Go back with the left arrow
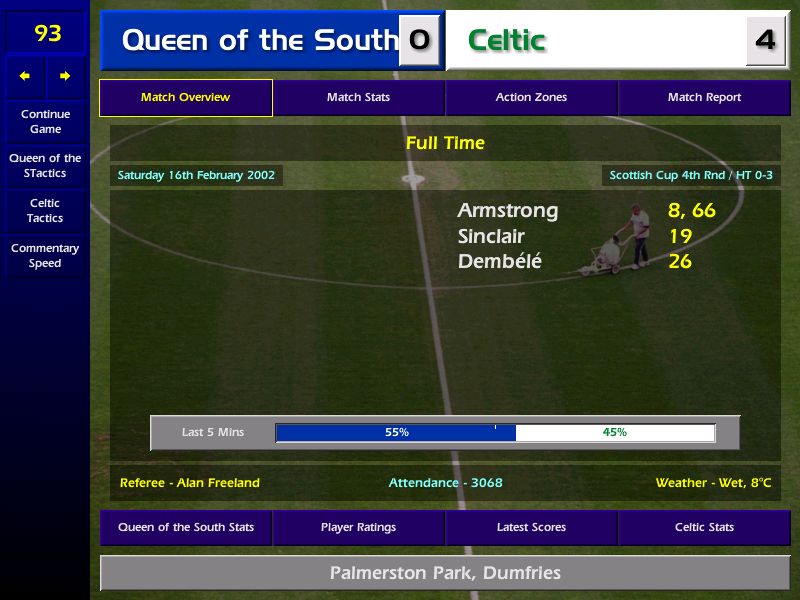The width and height of the screenshot is (800, 600). click(x=25, y=76)
